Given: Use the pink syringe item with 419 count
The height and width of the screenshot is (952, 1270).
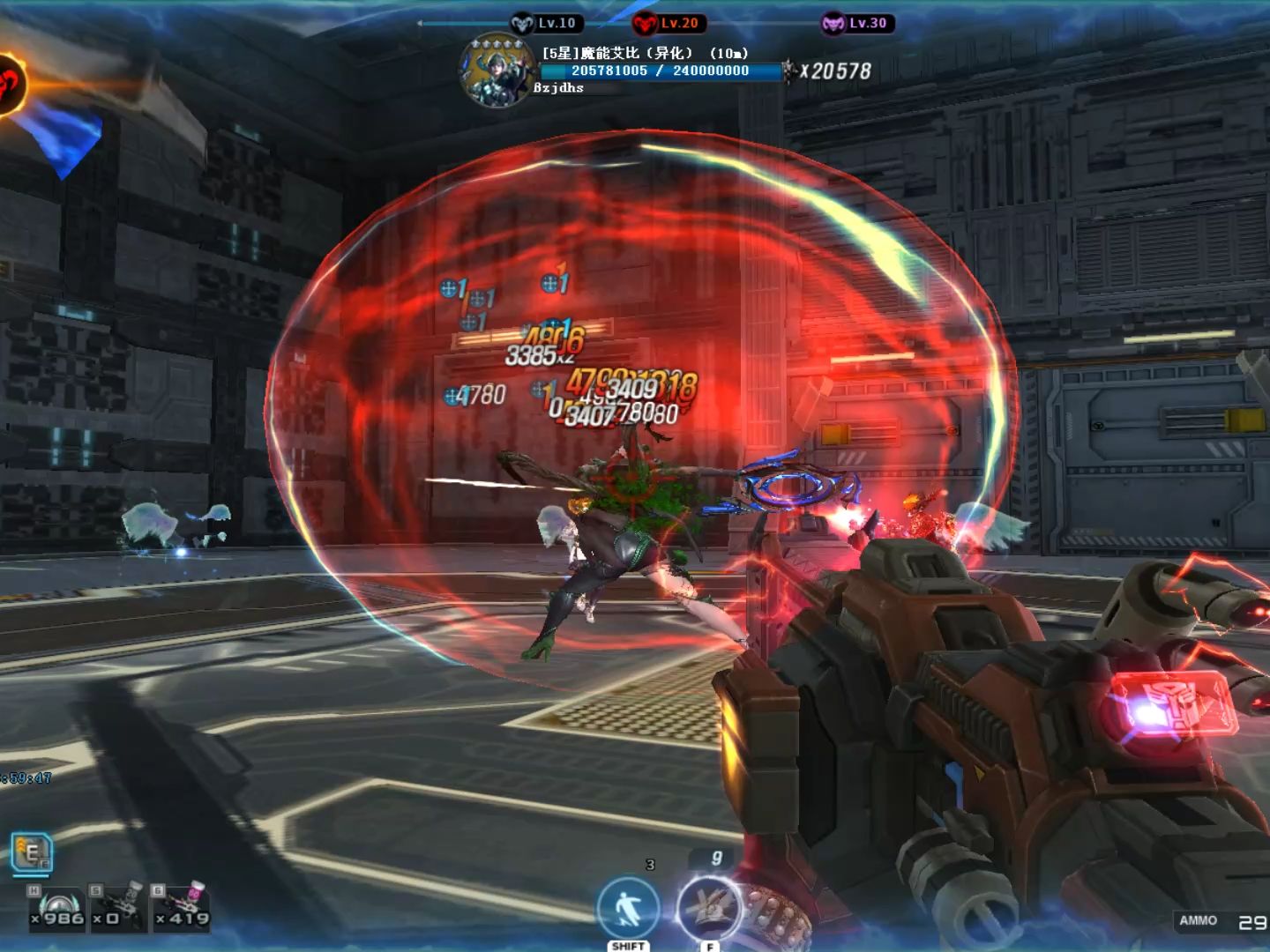Looking at the screenshot, I should (183, 908).
